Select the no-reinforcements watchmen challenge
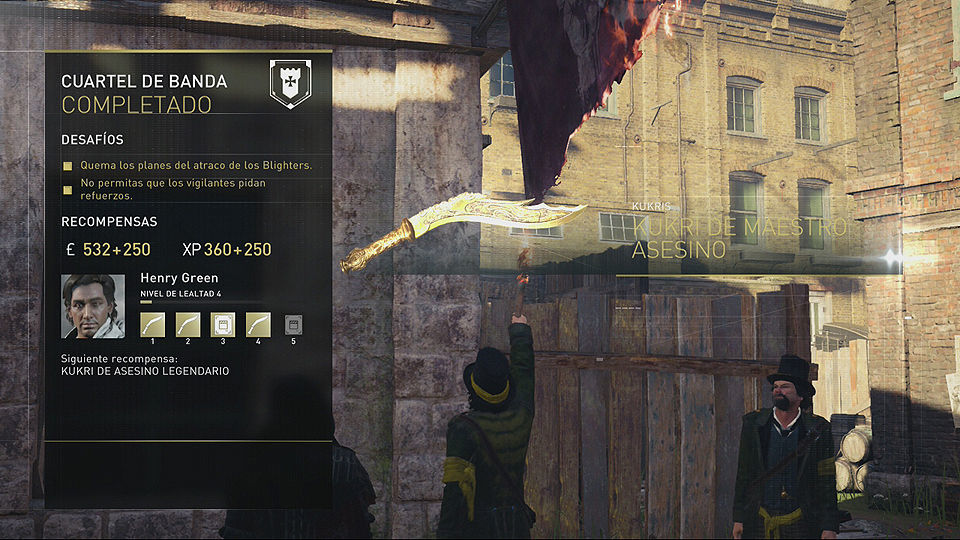This screenshot has height=540, width=960. click(173, 189)
